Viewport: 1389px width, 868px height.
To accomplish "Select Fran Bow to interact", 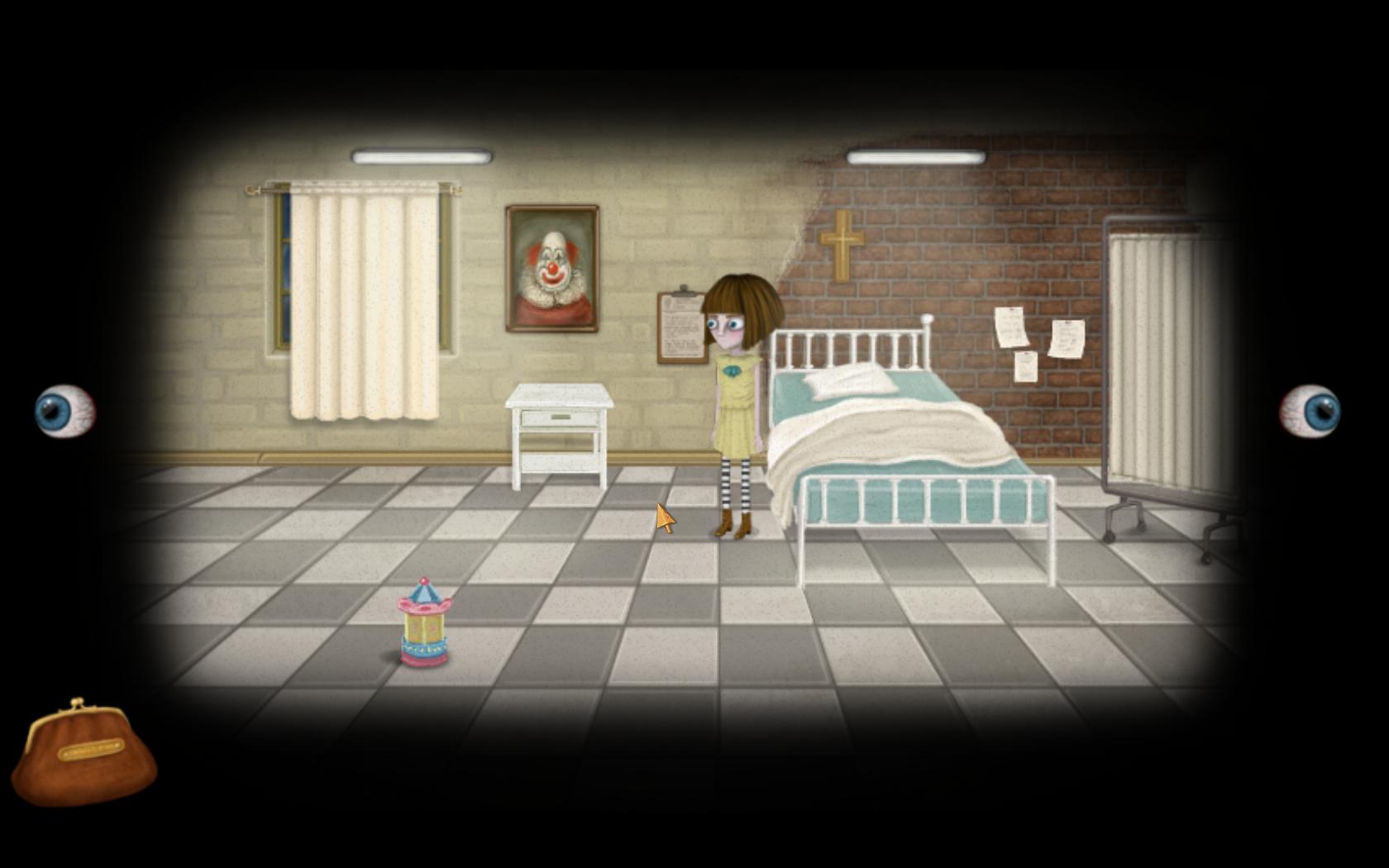I will pos(736,389).
